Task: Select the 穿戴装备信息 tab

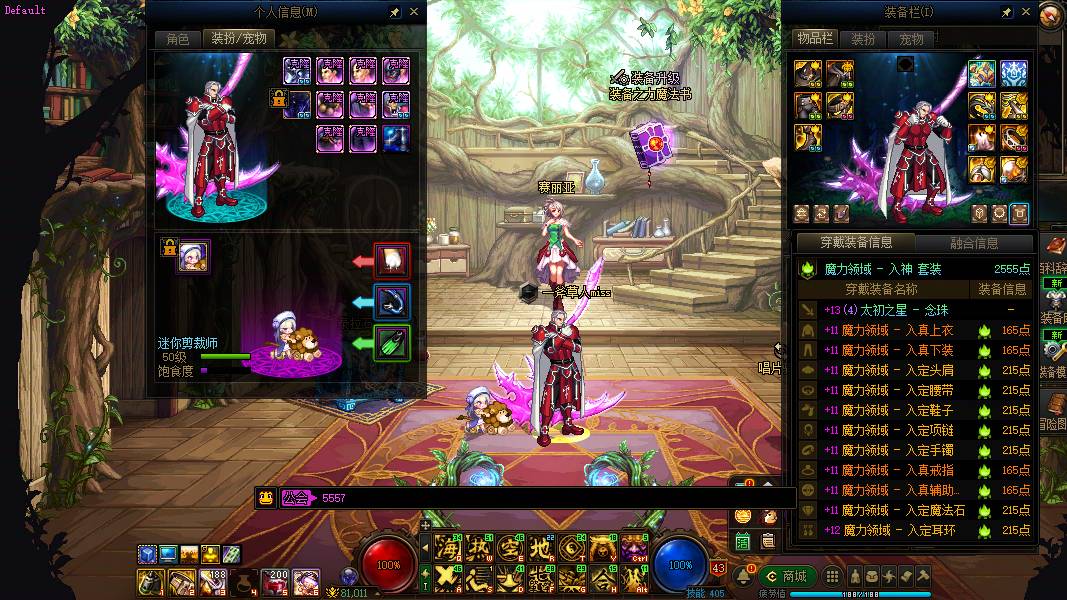Action: (856, 243)
